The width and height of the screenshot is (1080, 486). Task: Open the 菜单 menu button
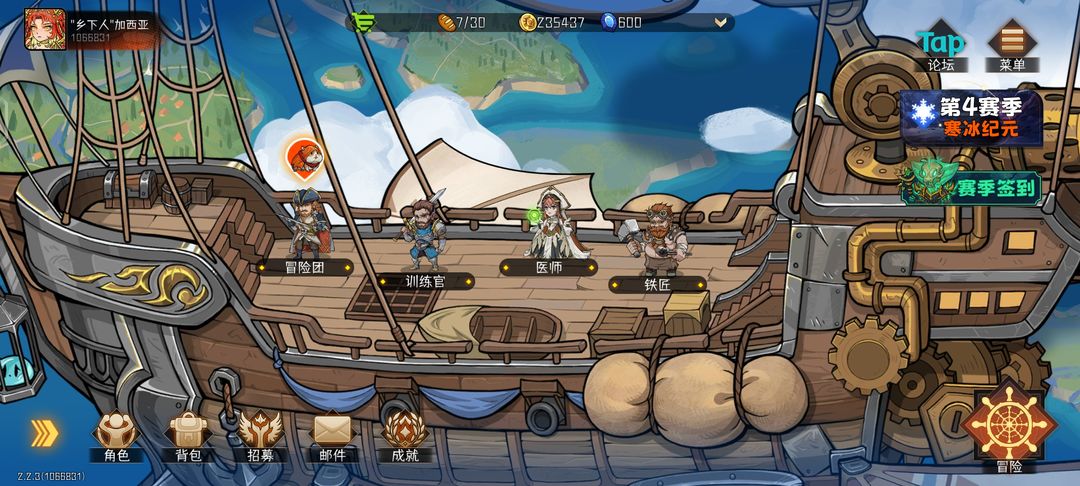1011,46
